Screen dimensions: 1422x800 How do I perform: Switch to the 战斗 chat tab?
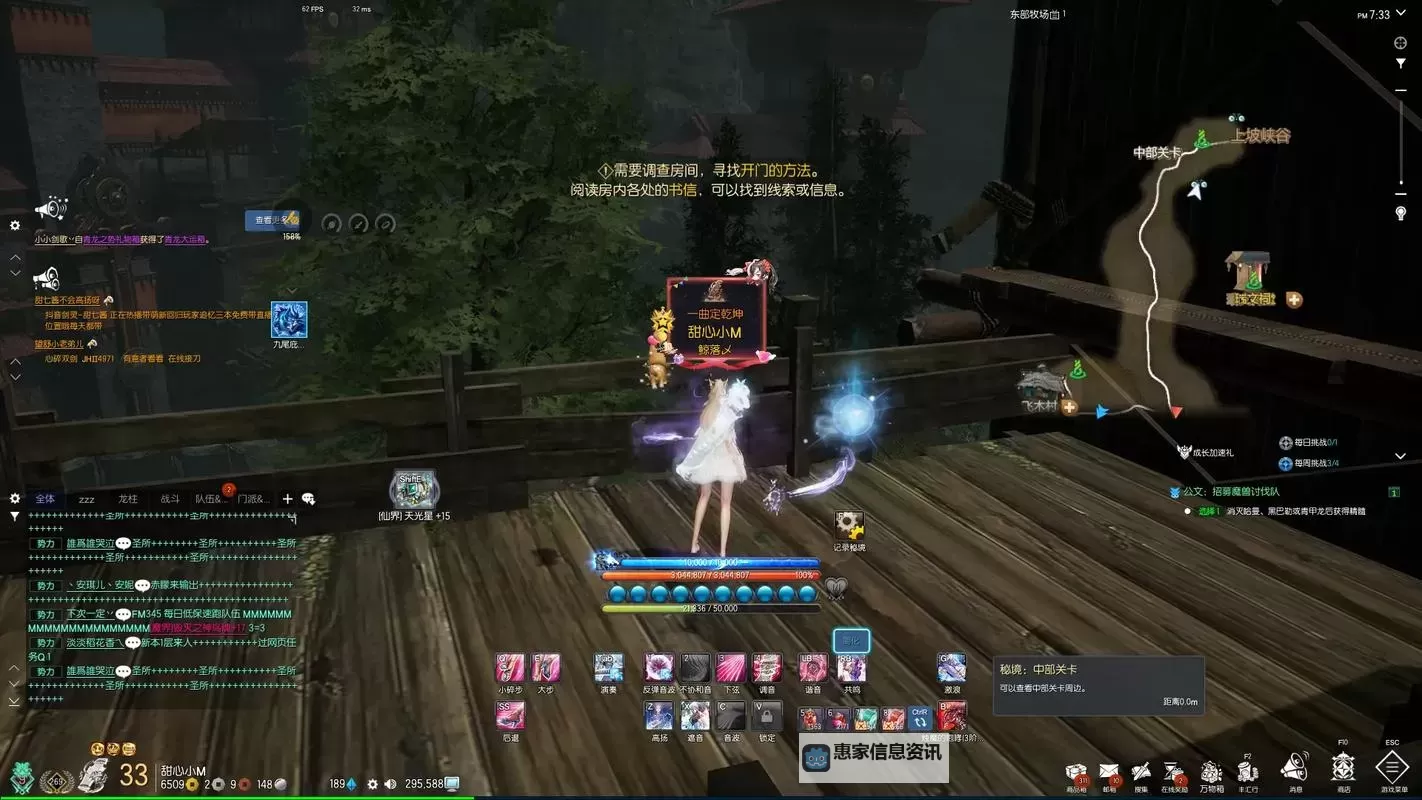[170, 499]
